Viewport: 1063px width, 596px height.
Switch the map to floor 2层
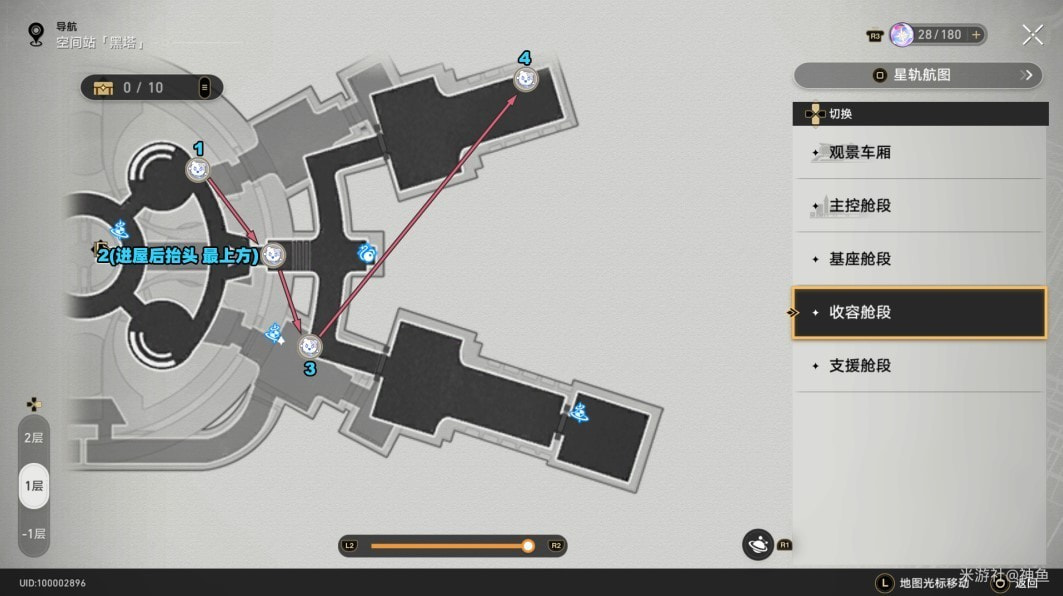click(34, 438)
